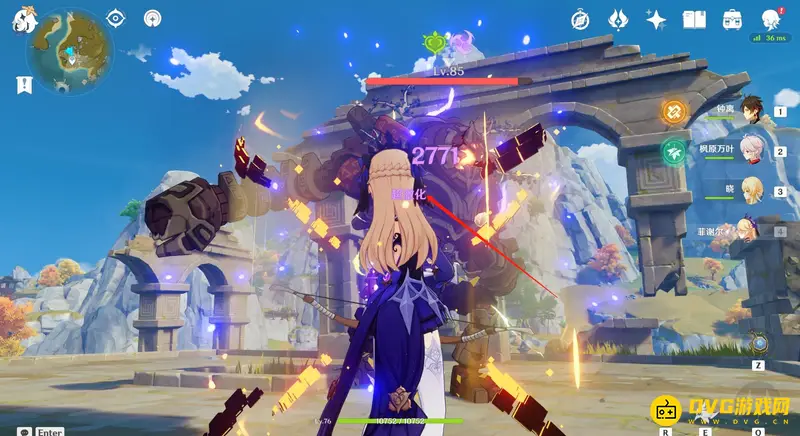Open the Wish star icon
The width and height of the screenshot is (800, 436).
pos(656,19)
